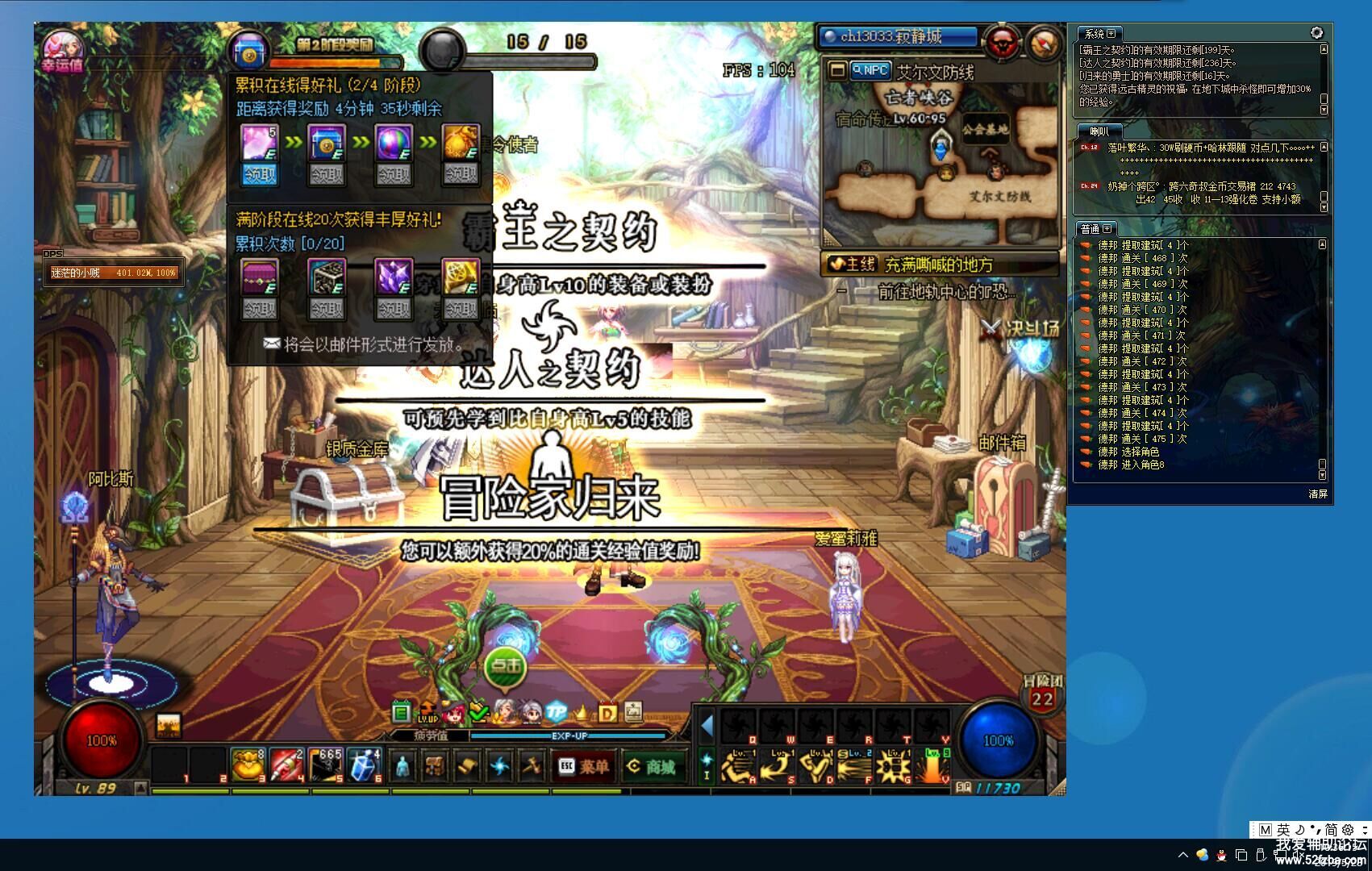Open chat settings gear icon
Viewport: 1372px width, 871px height.
tap(1316, 33)
